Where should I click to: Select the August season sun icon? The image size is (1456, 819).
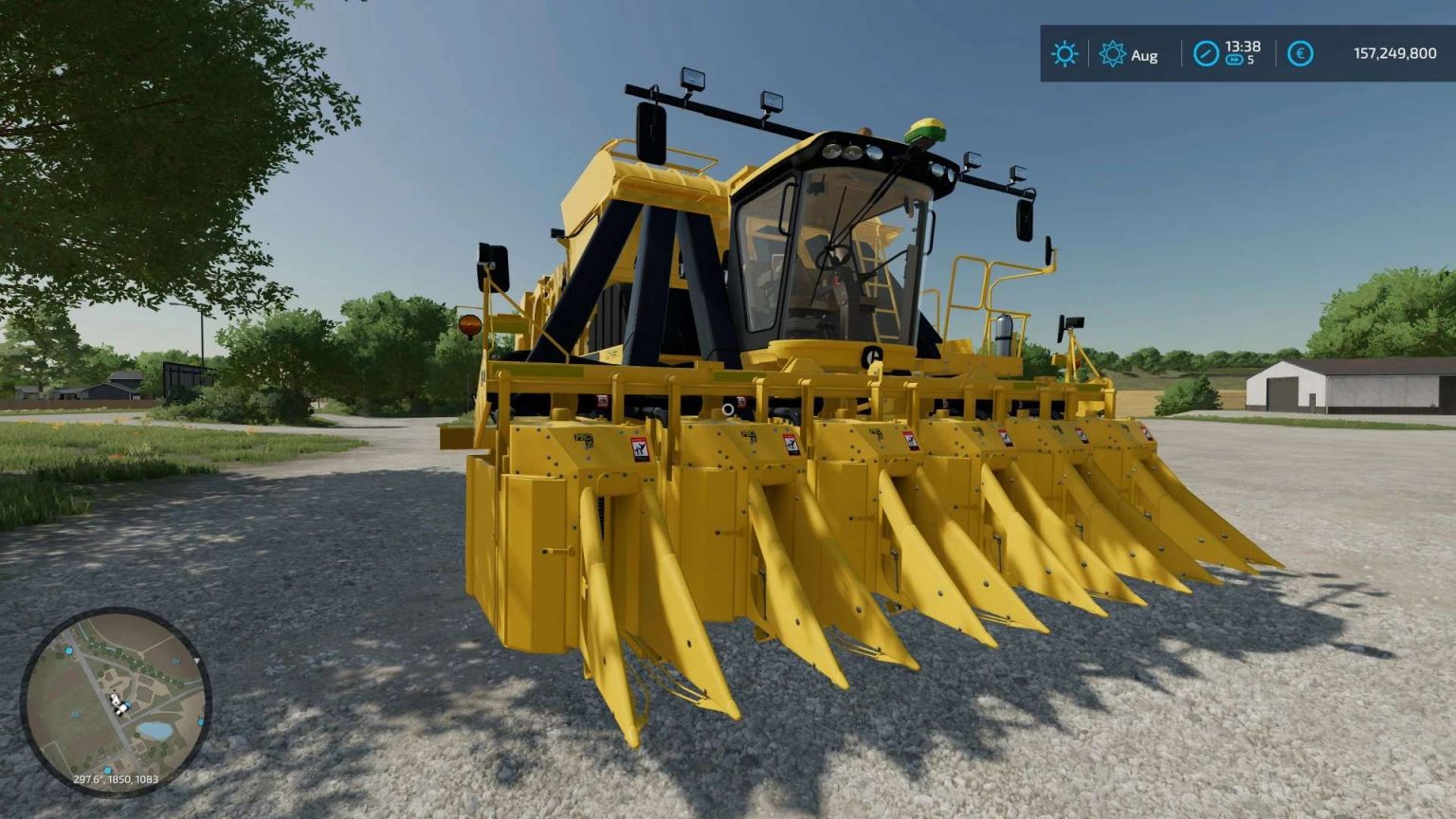pos(1112,54)
